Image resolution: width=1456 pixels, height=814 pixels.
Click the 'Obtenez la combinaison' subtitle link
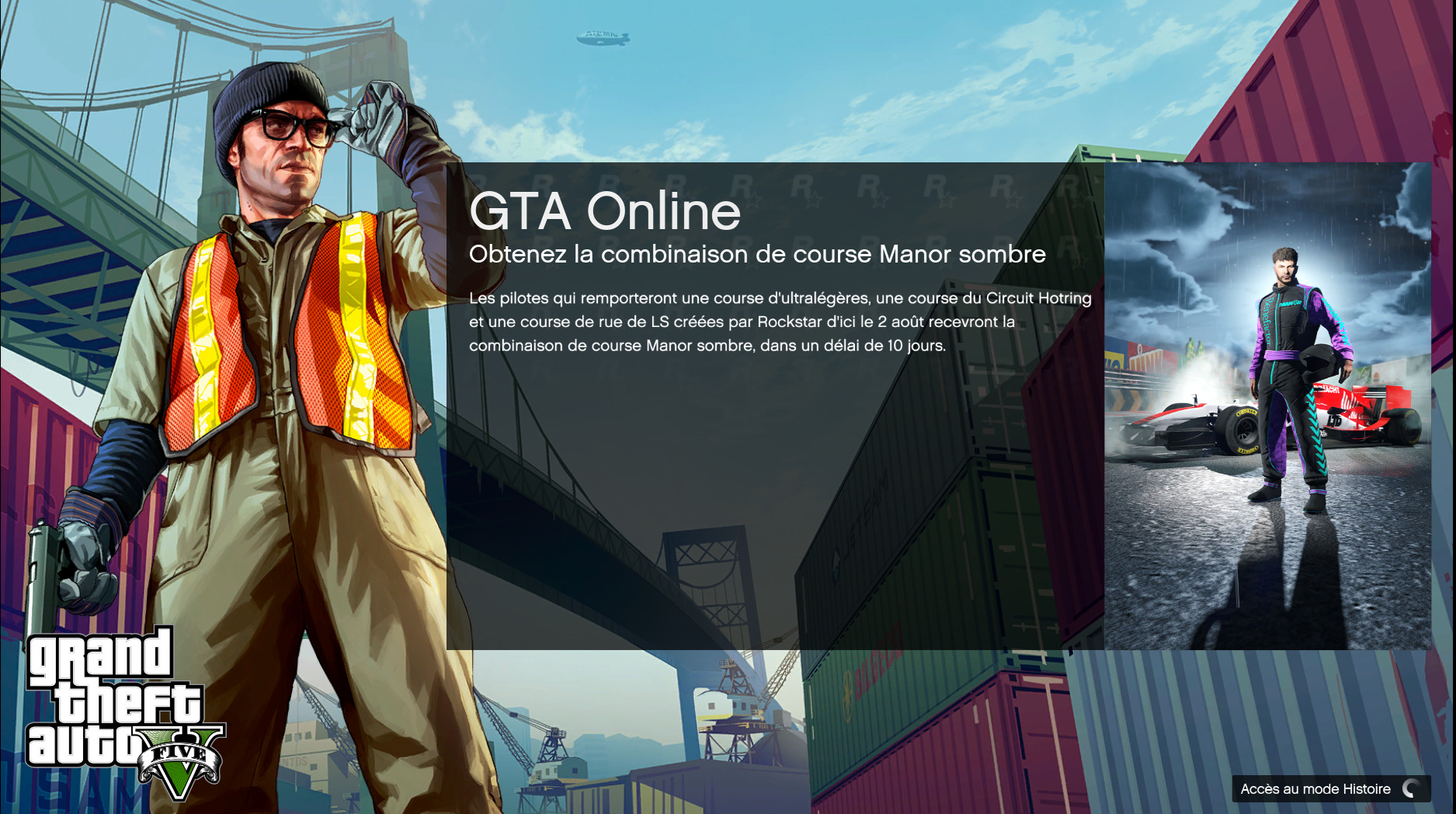click(x=757, y=252)
